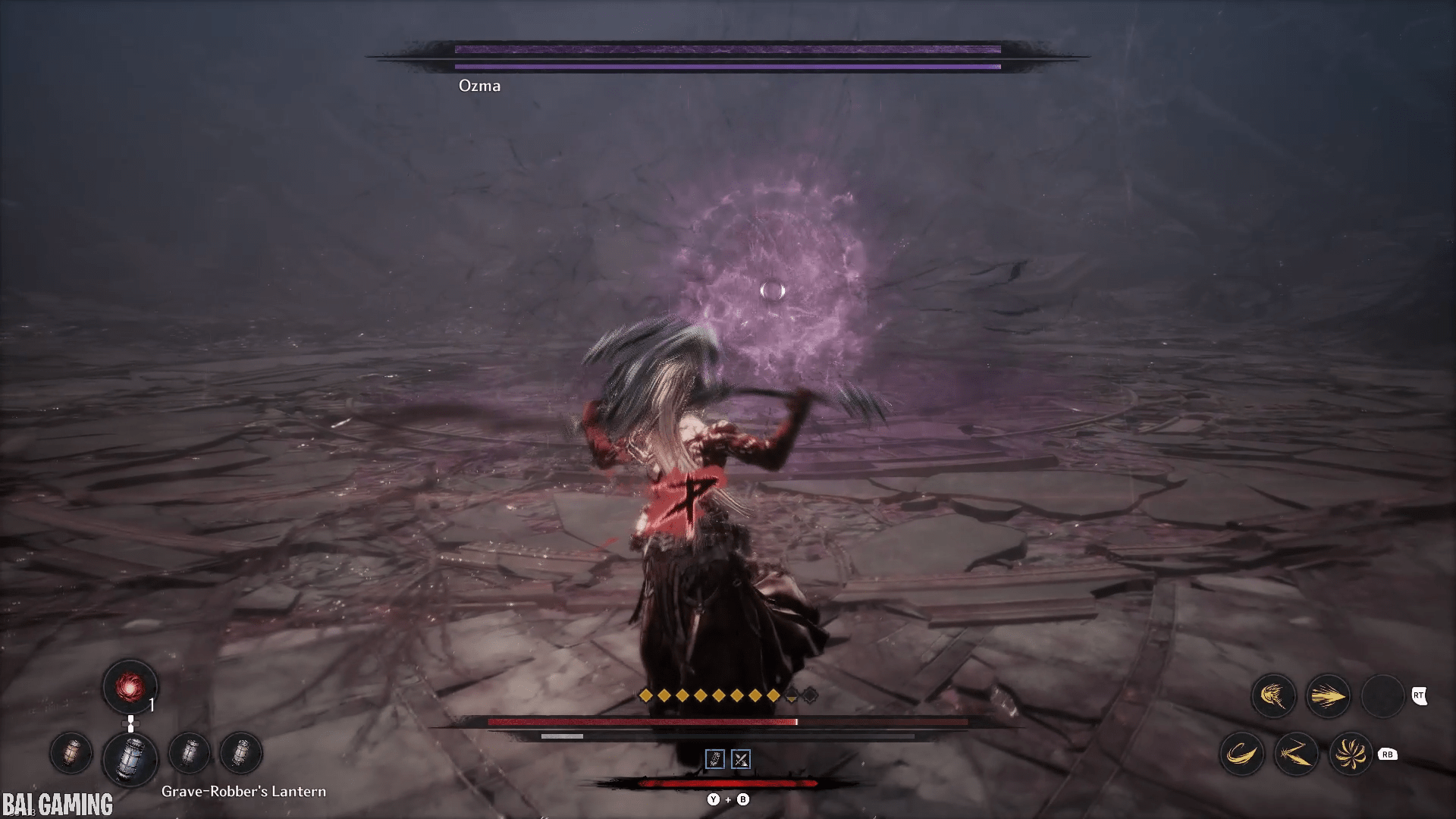Screen dimensions: 1456x819
Task: Activate the forward thrust burst skill
Action: 1328,696
